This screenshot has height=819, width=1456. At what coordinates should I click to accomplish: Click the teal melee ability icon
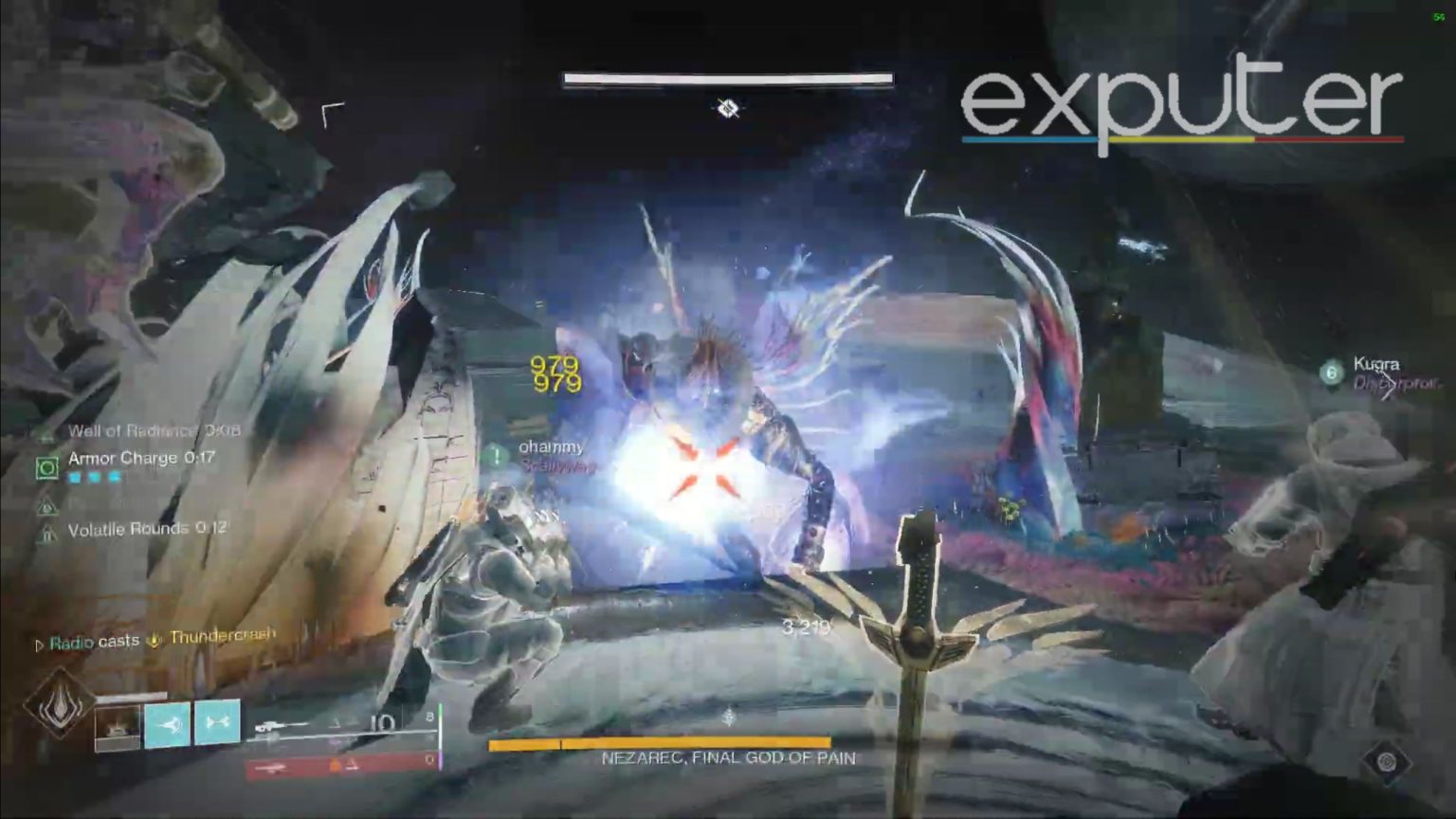pyautogui.click(x=169, y=722)
